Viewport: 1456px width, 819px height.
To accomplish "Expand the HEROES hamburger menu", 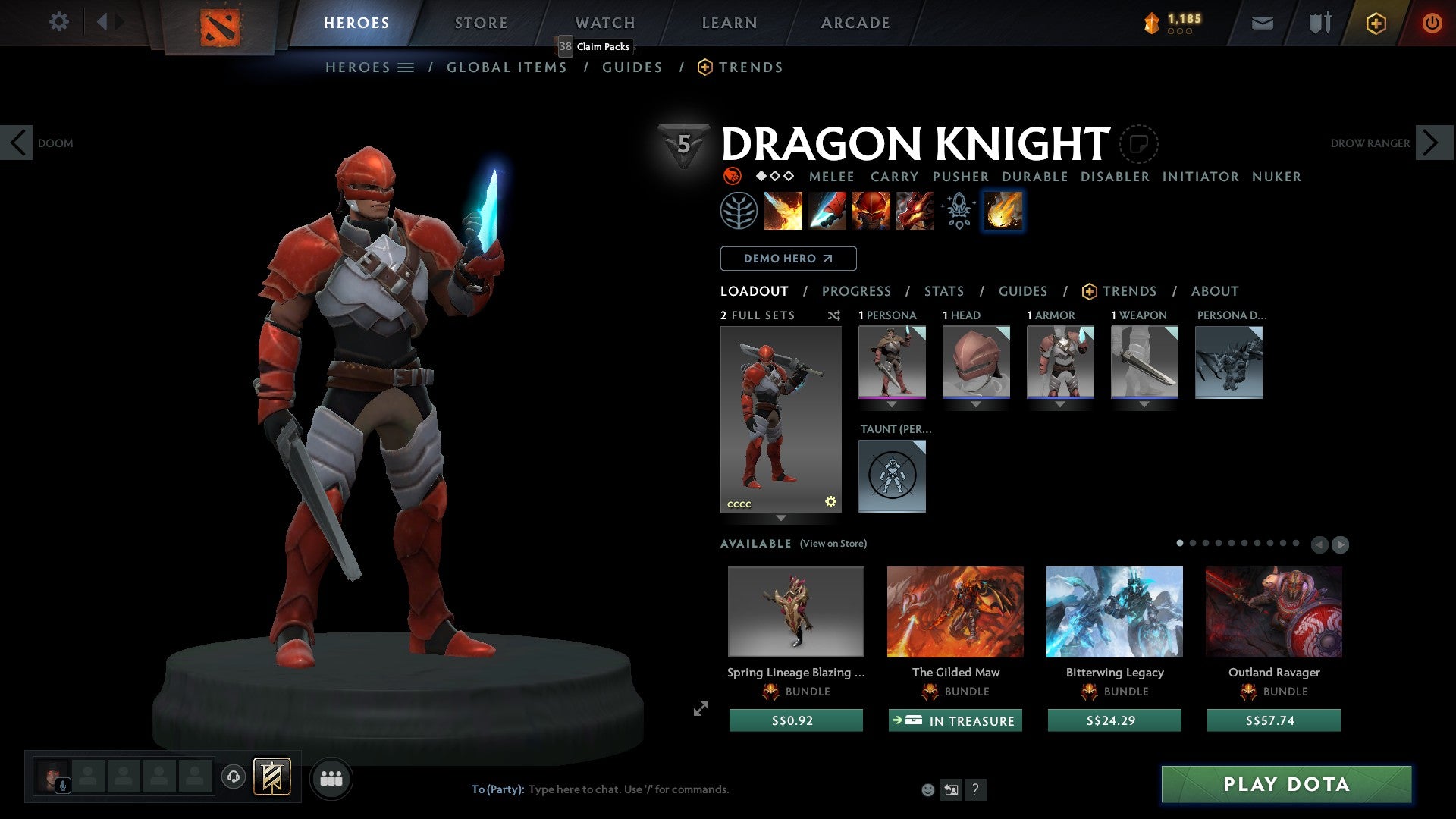I will tap(406, 67).
